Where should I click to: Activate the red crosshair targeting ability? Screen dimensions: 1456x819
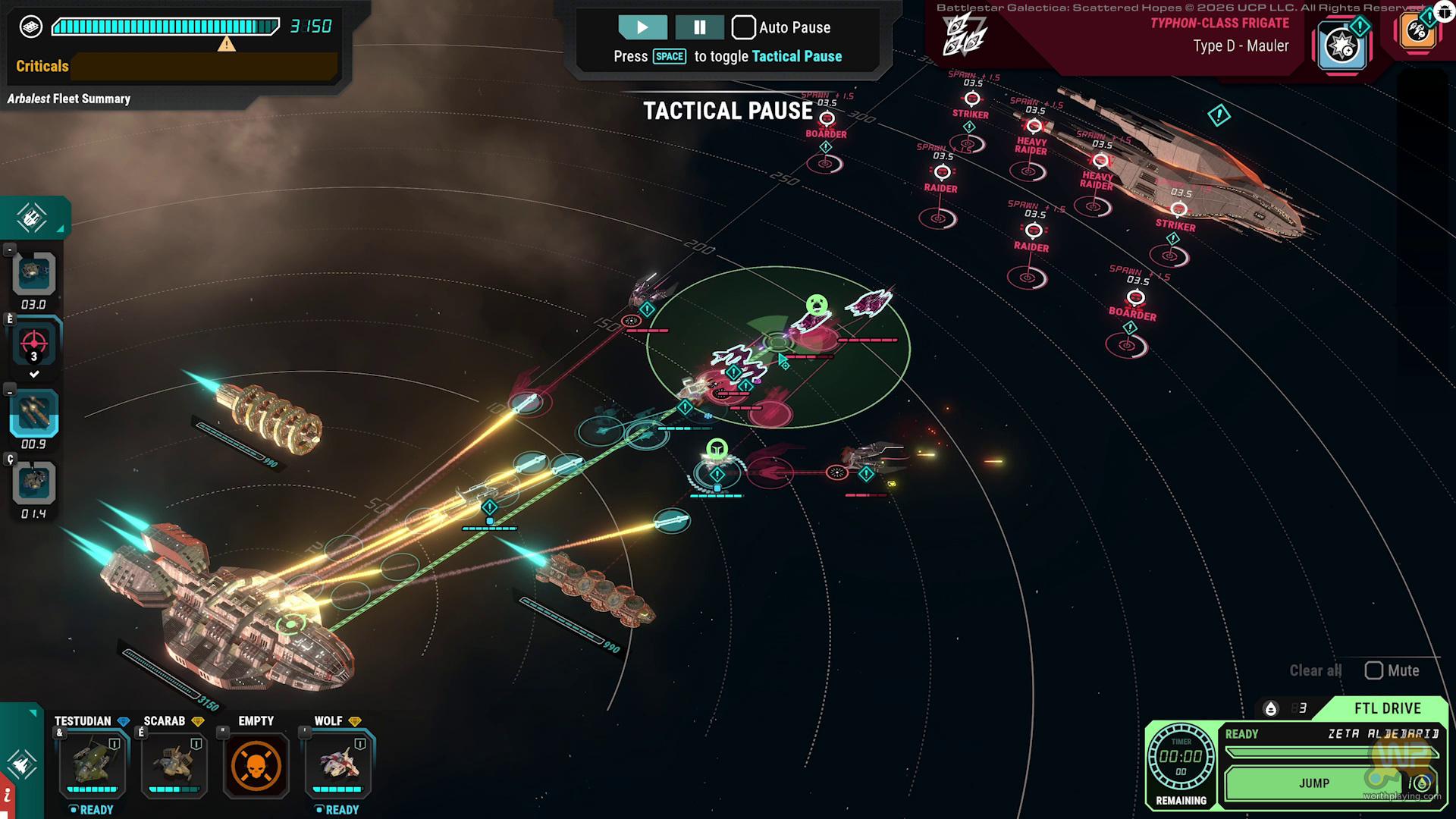point(34,345)
